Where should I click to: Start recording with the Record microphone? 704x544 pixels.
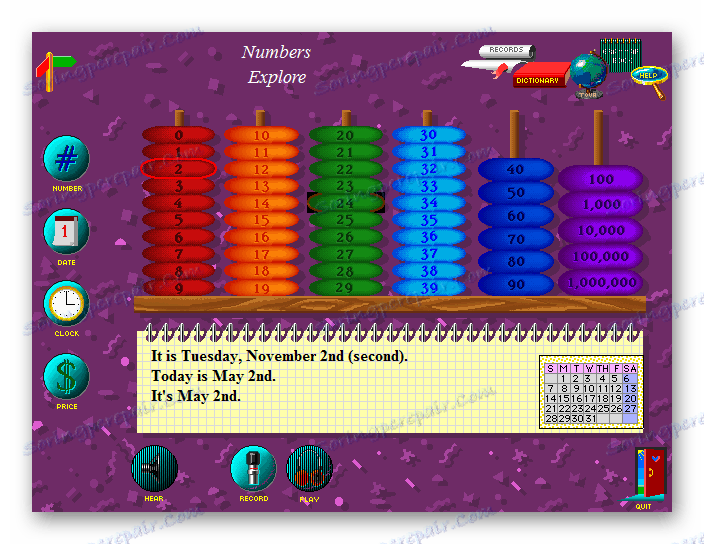click(253, 468)
